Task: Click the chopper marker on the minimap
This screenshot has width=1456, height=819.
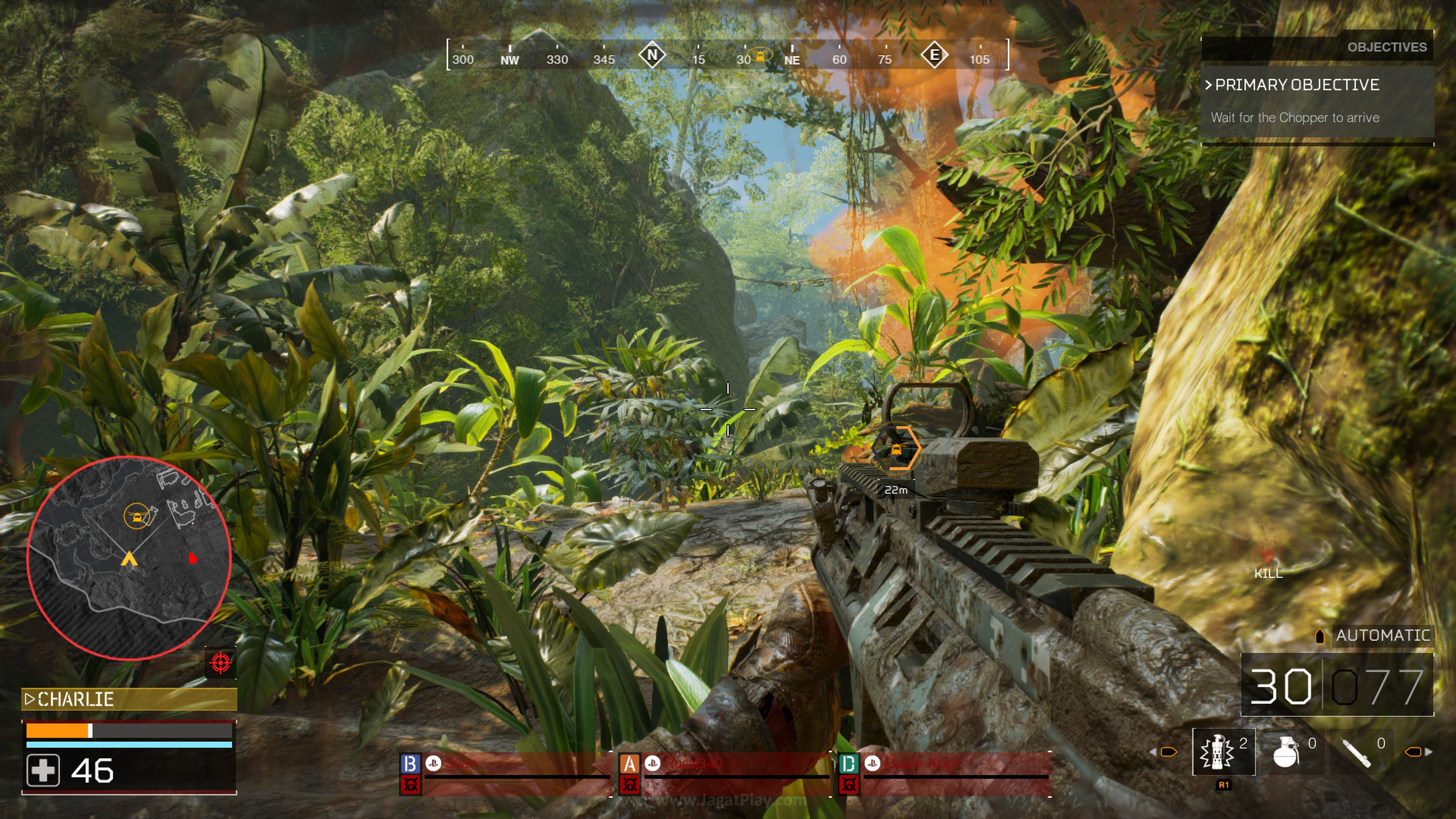Action: coord(136,516)
